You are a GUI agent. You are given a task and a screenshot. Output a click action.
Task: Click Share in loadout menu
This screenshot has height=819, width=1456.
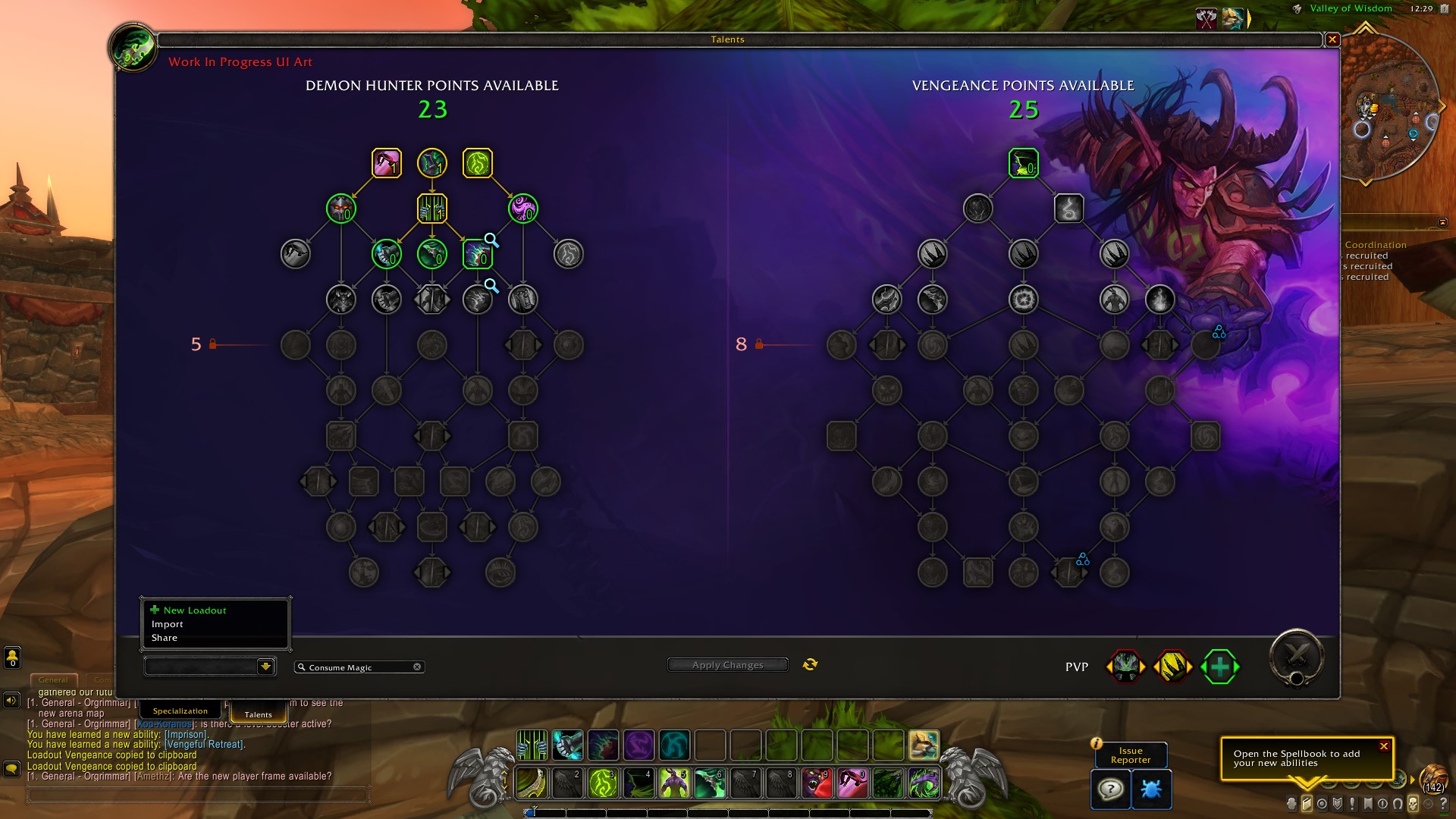165,638
